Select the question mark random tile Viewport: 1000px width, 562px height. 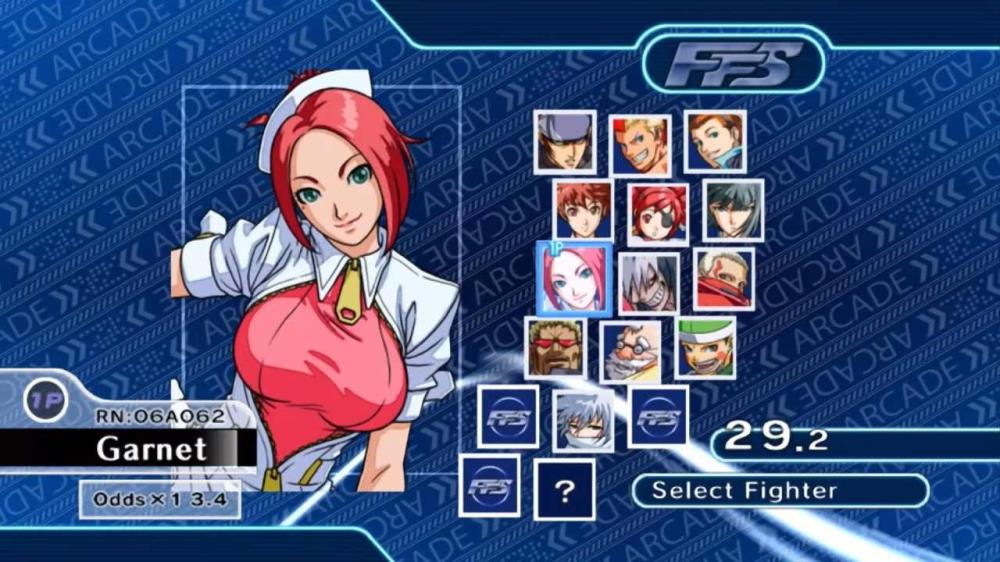(x=564, y=489)
